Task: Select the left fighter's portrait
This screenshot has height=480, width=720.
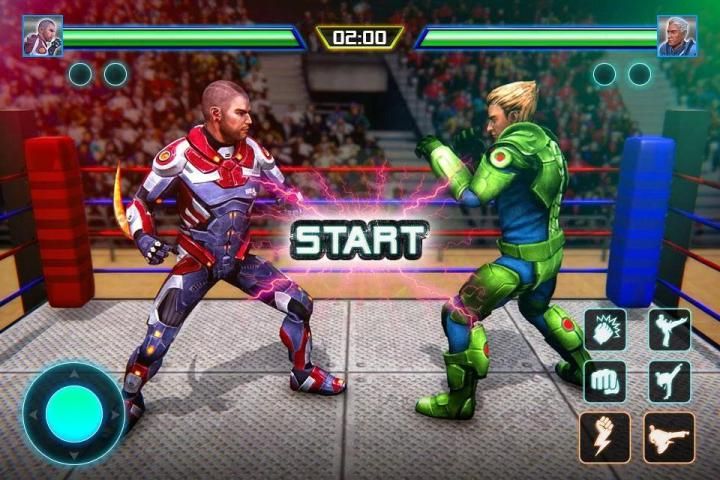Action: (x=43, y=36)
